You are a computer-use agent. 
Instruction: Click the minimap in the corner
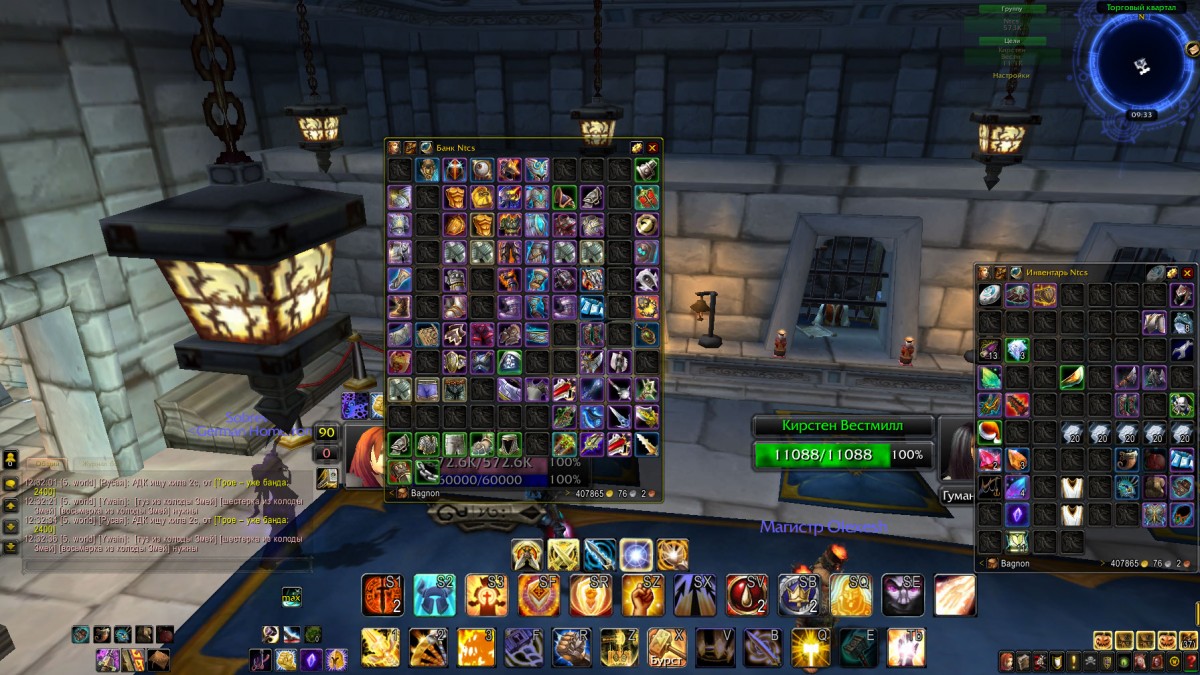click(x=1140, y=66)
